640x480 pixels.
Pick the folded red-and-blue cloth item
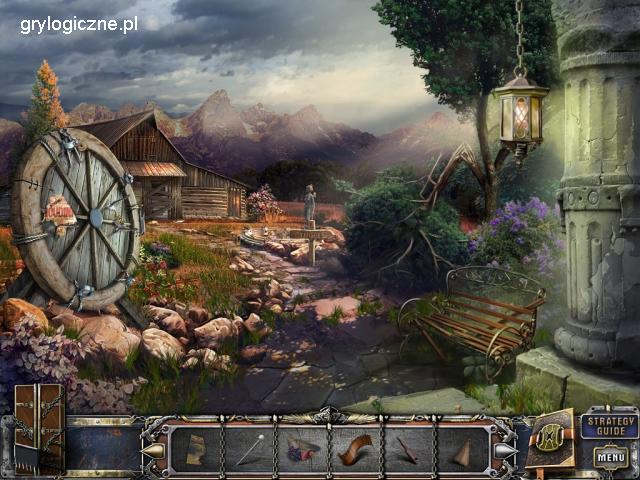(x=302, y=448)
